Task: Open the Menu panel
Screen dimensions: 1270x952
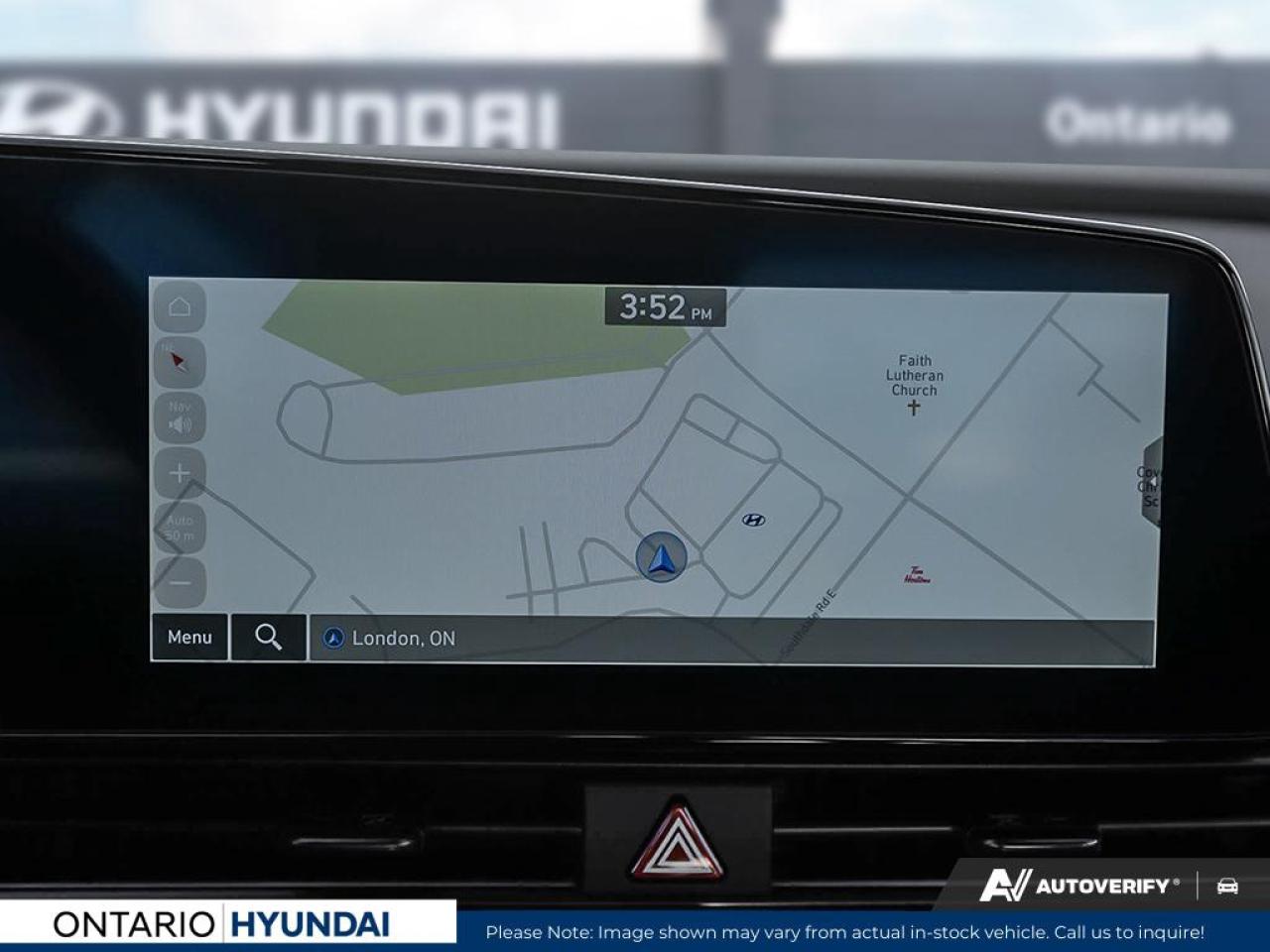Action: coord(190,638)
